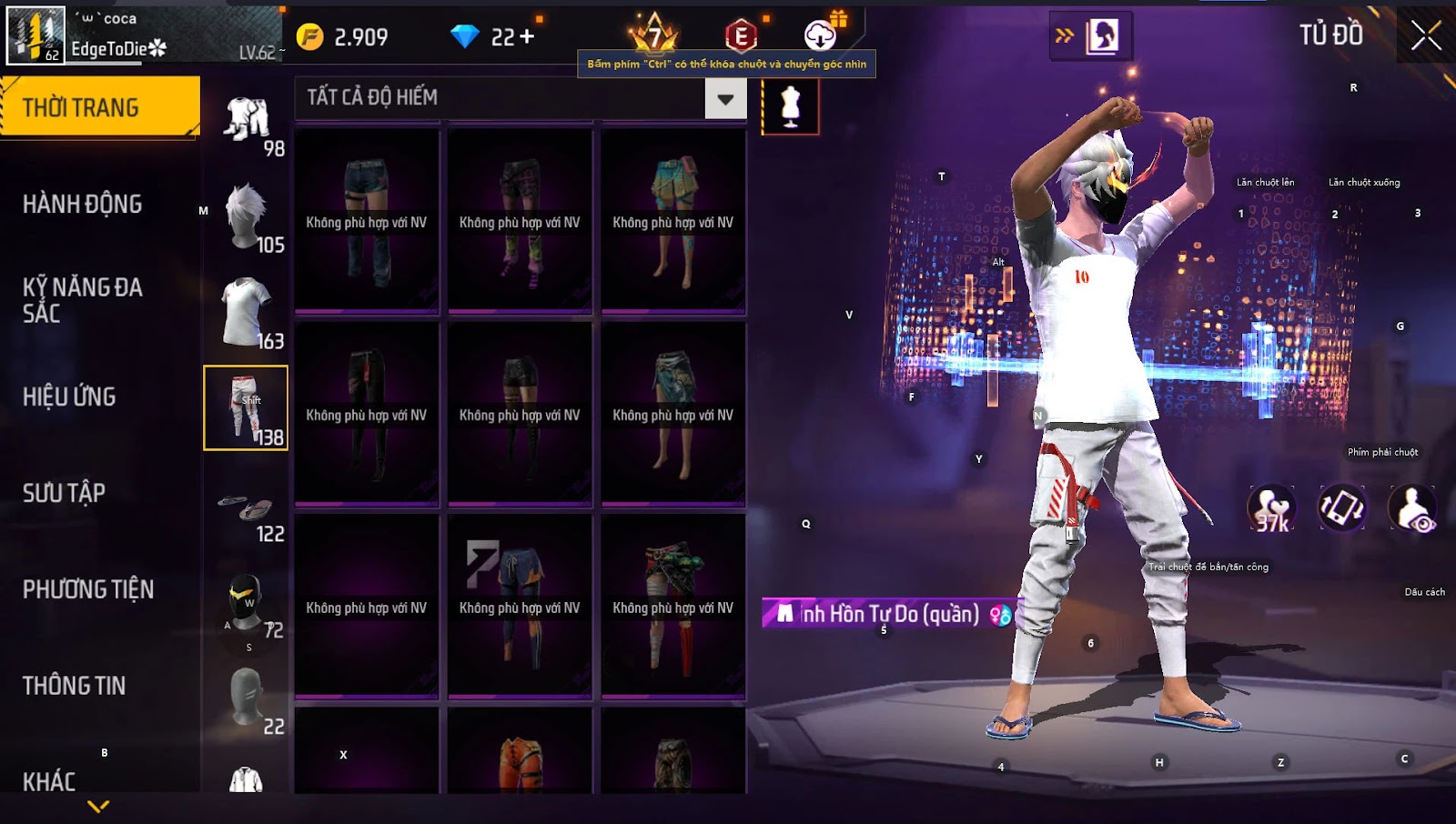Choose the outfit sets category icon
Image resolution: width=1456 pixels, height=824 pixels.
(247, 121)
